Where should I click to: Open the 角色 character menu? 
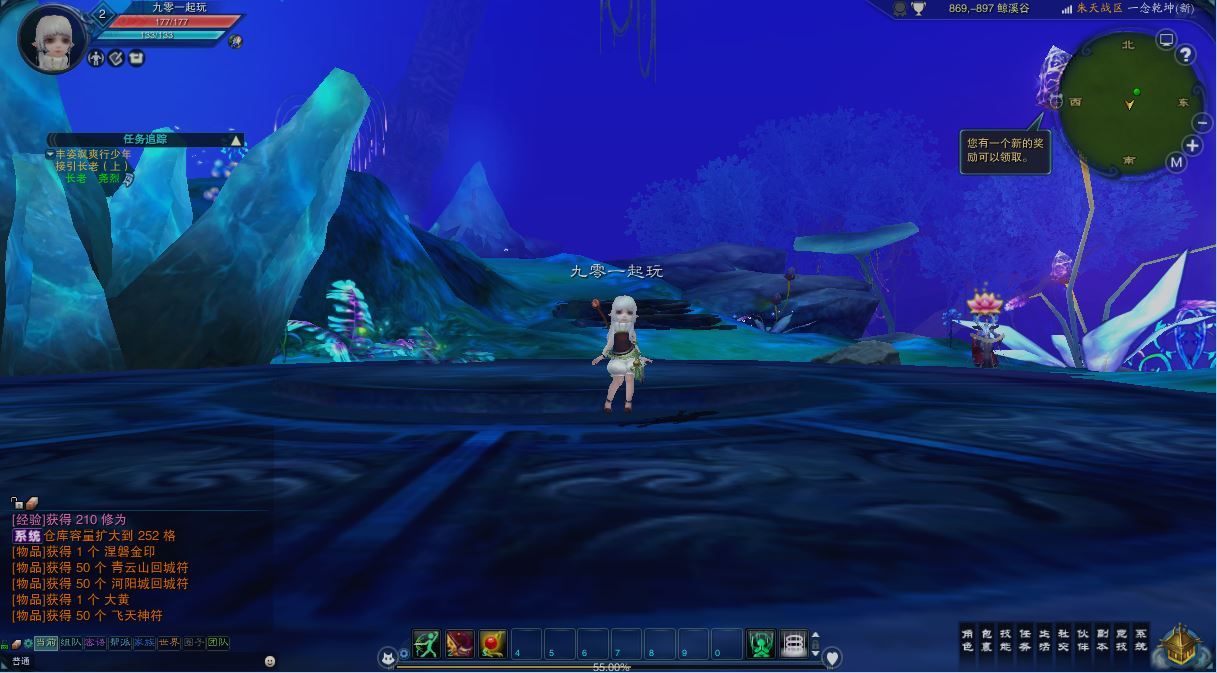coord(967,640)
